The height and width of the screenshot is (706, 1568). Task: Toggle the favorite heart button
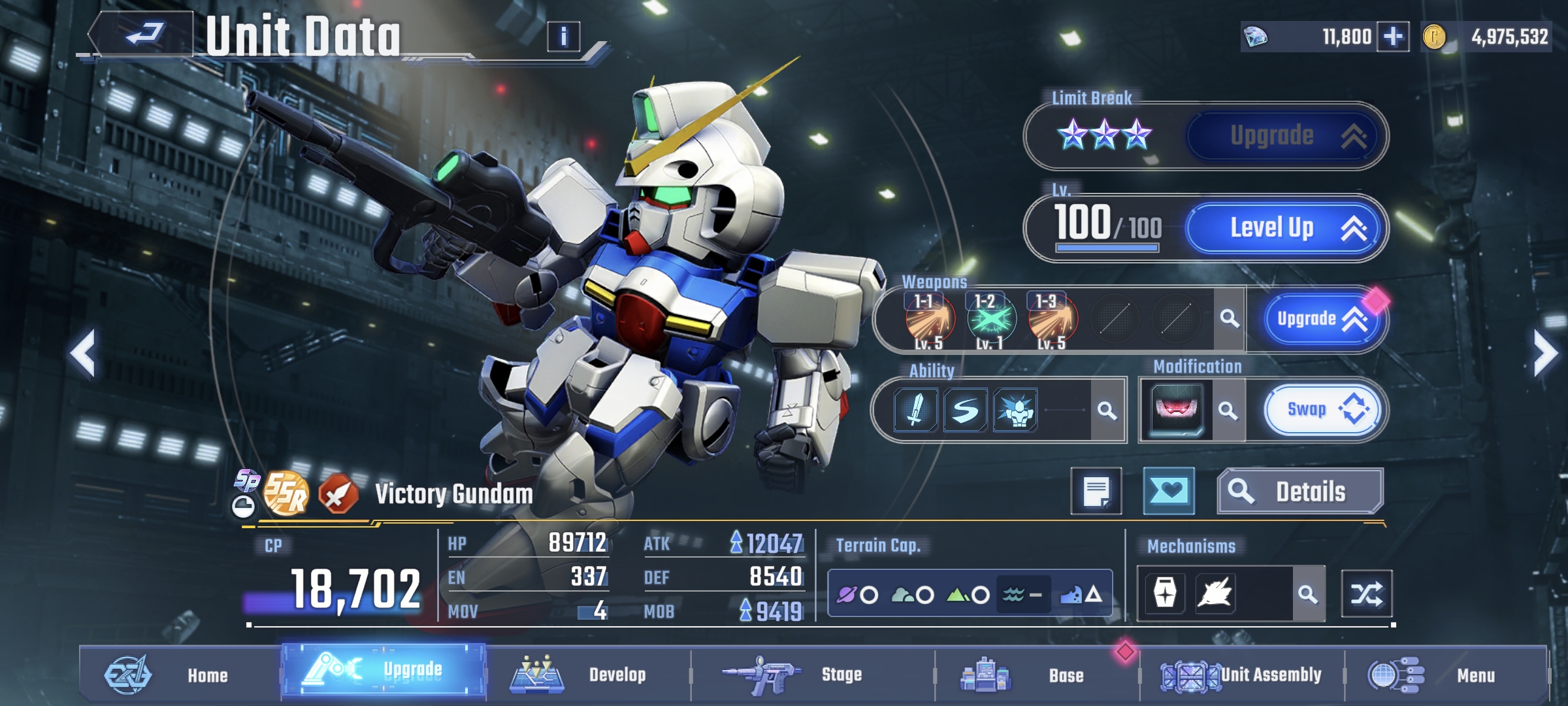1169,492
